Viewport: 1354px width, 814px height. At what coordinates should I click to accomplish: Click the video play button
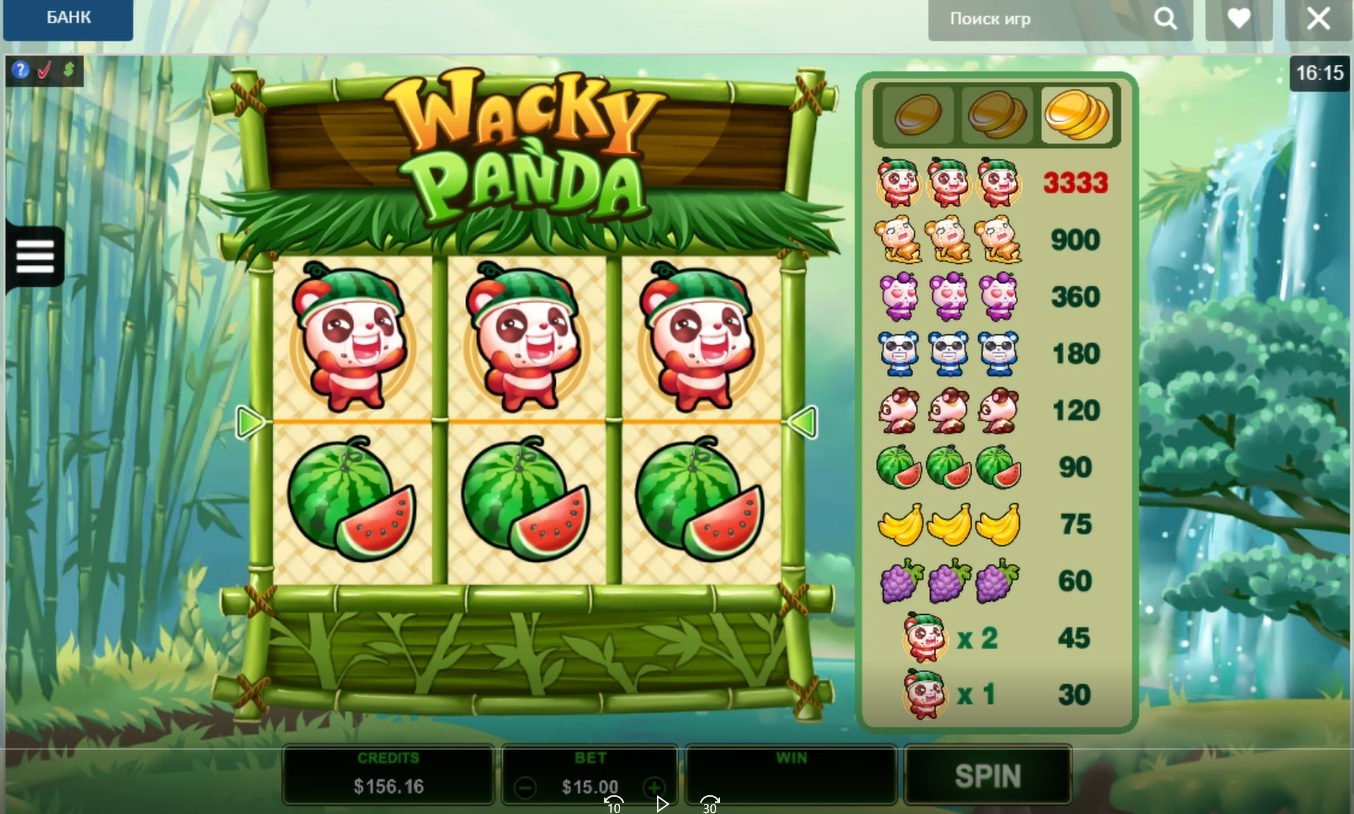662,804
